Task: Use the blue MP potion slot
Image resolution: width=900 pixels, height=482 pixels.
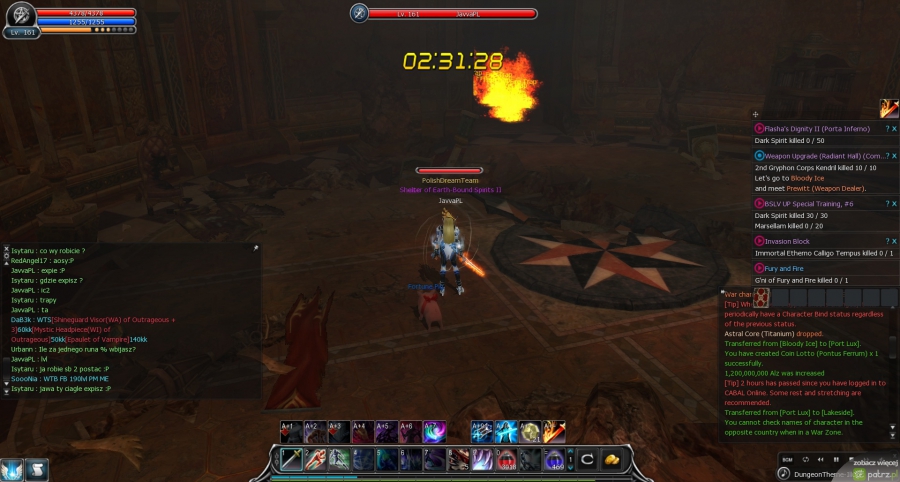Action: [x=557, y=459]
